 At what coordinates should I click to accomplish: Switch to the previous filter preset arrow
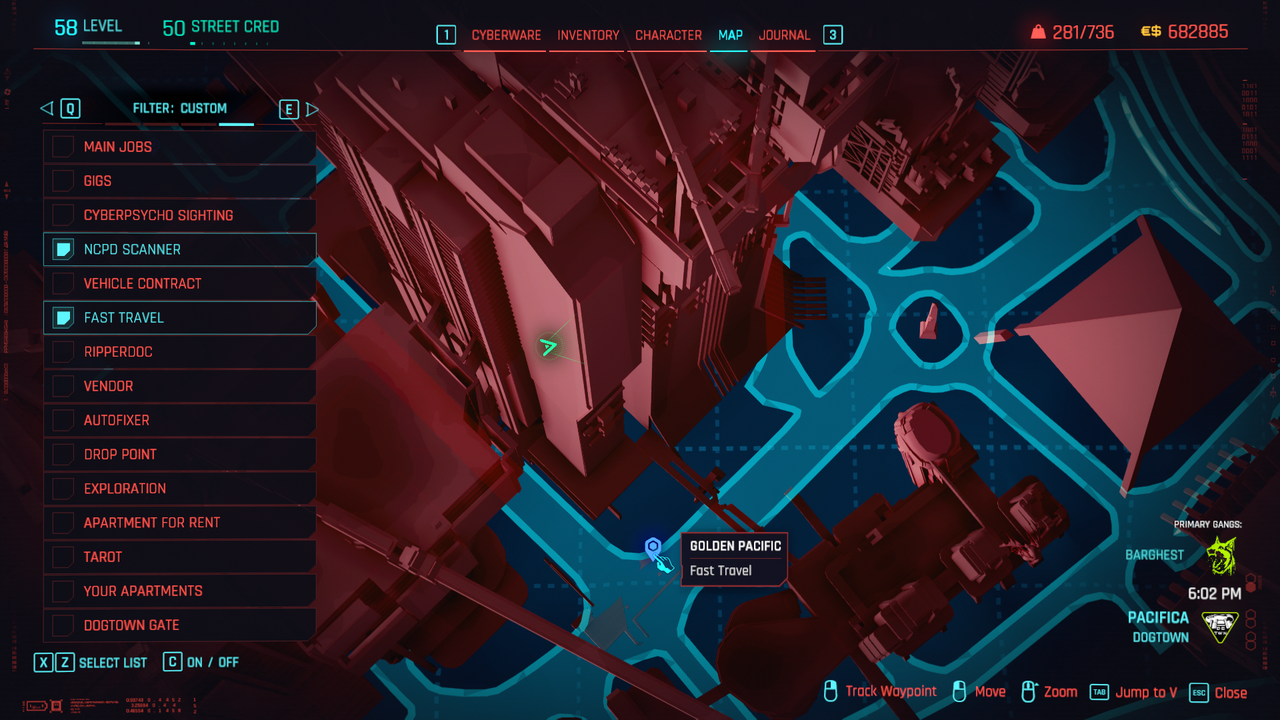click(x=46, y=109)
